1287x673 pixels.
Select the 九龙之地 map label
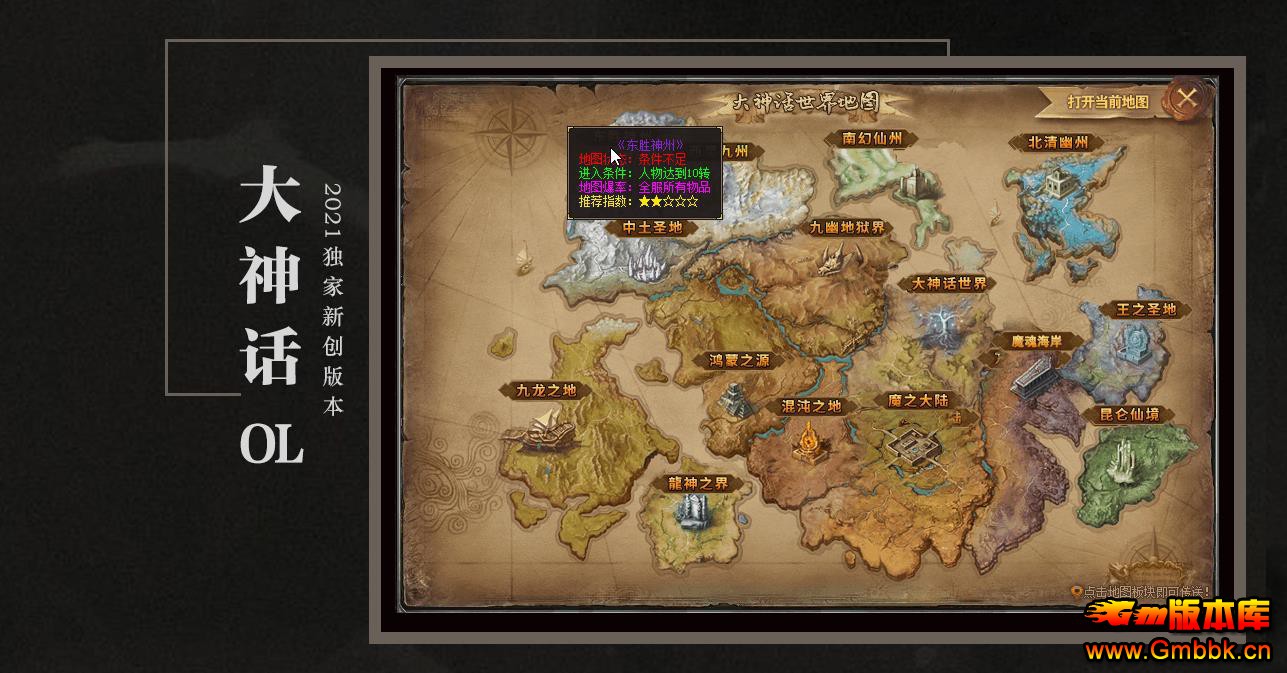[546, 391]
